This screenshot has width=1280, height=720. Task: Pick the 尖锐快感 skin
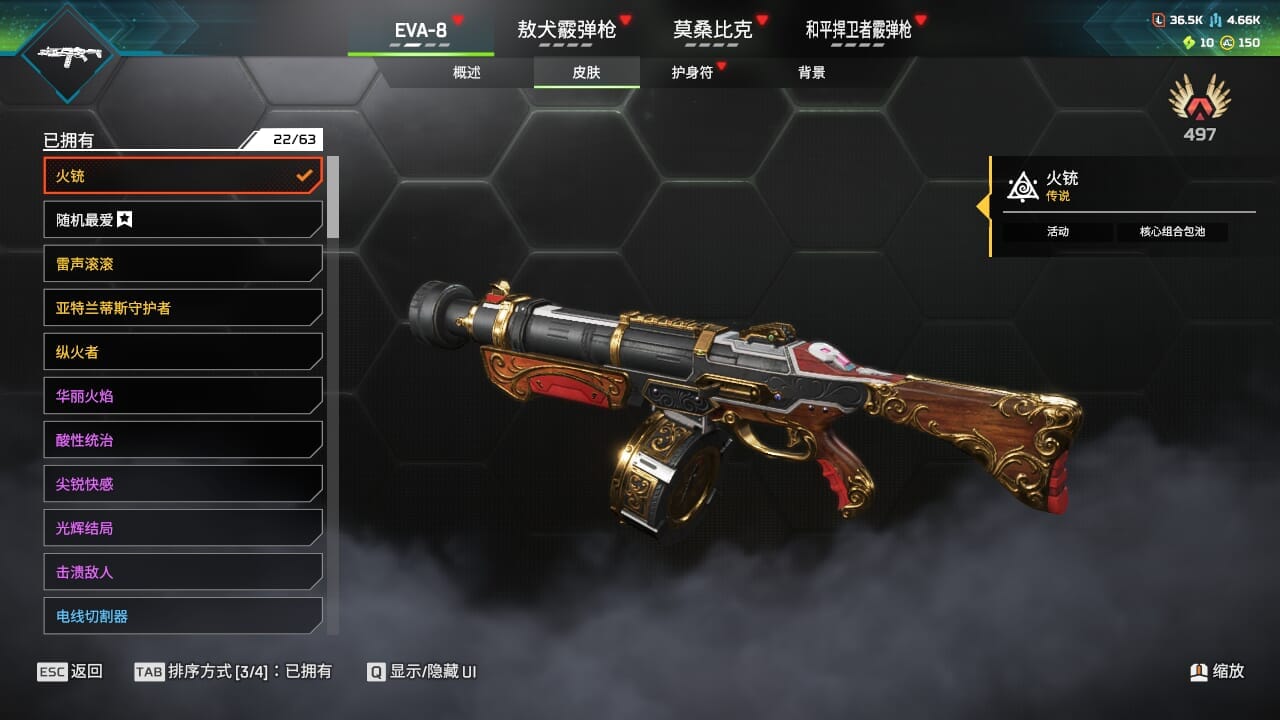(183, 484)
